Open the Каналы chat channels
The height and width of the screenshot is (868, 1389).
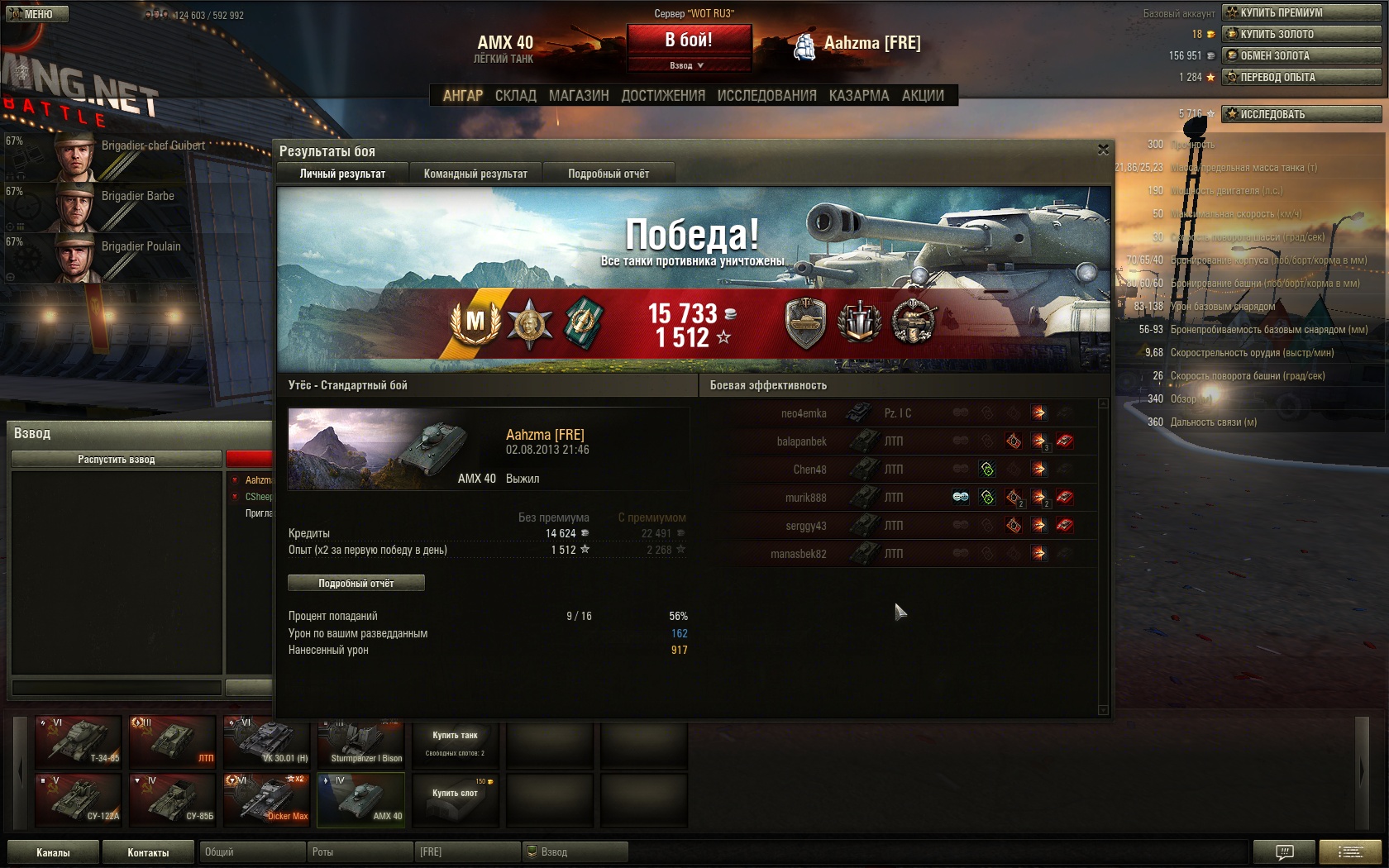pos(53,852)
